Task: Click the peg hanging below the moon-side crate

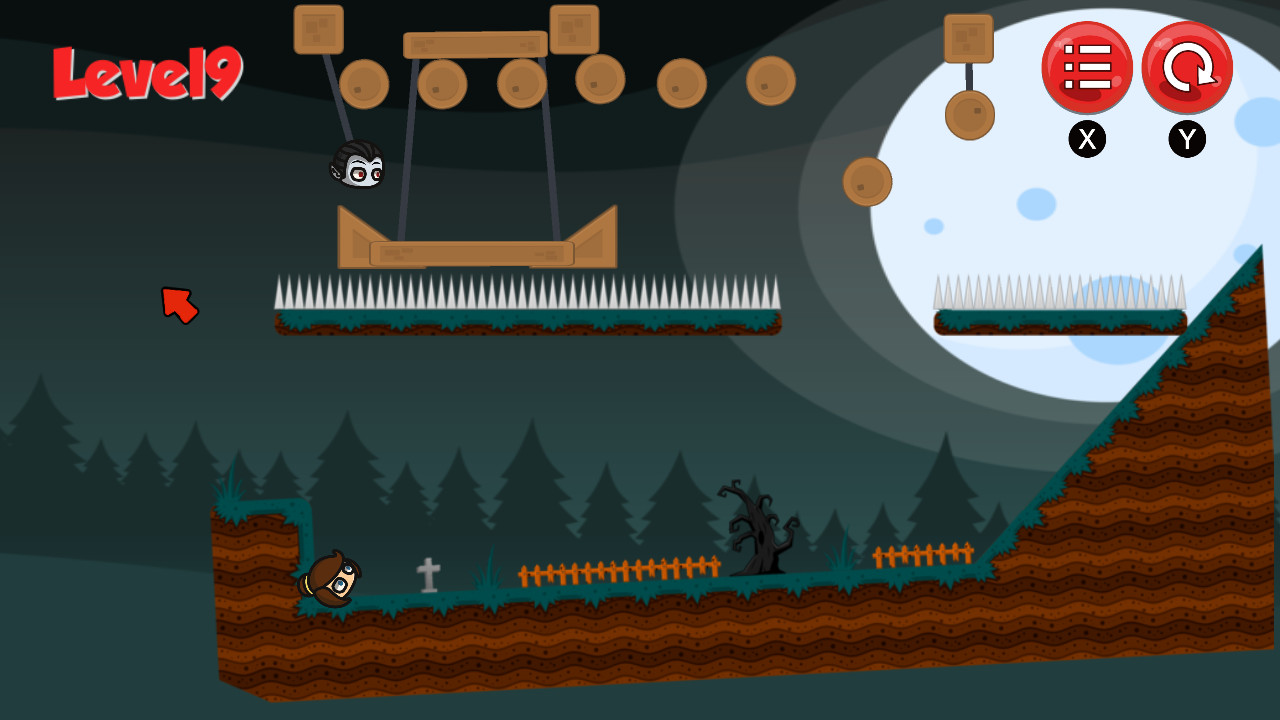Action: point(967,114)
